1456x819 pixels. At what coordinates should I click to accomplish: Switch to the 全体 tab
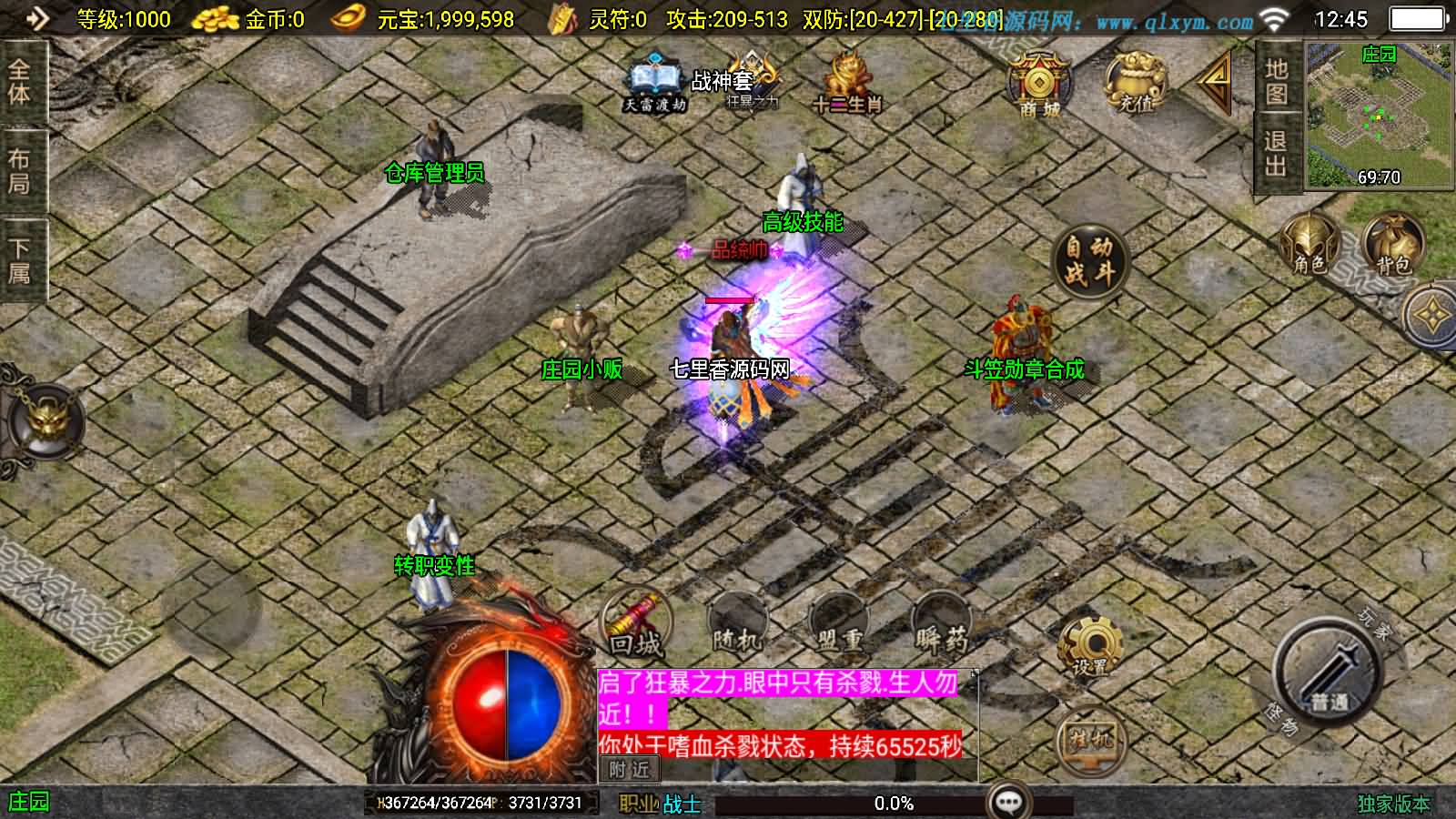(20, 82)
